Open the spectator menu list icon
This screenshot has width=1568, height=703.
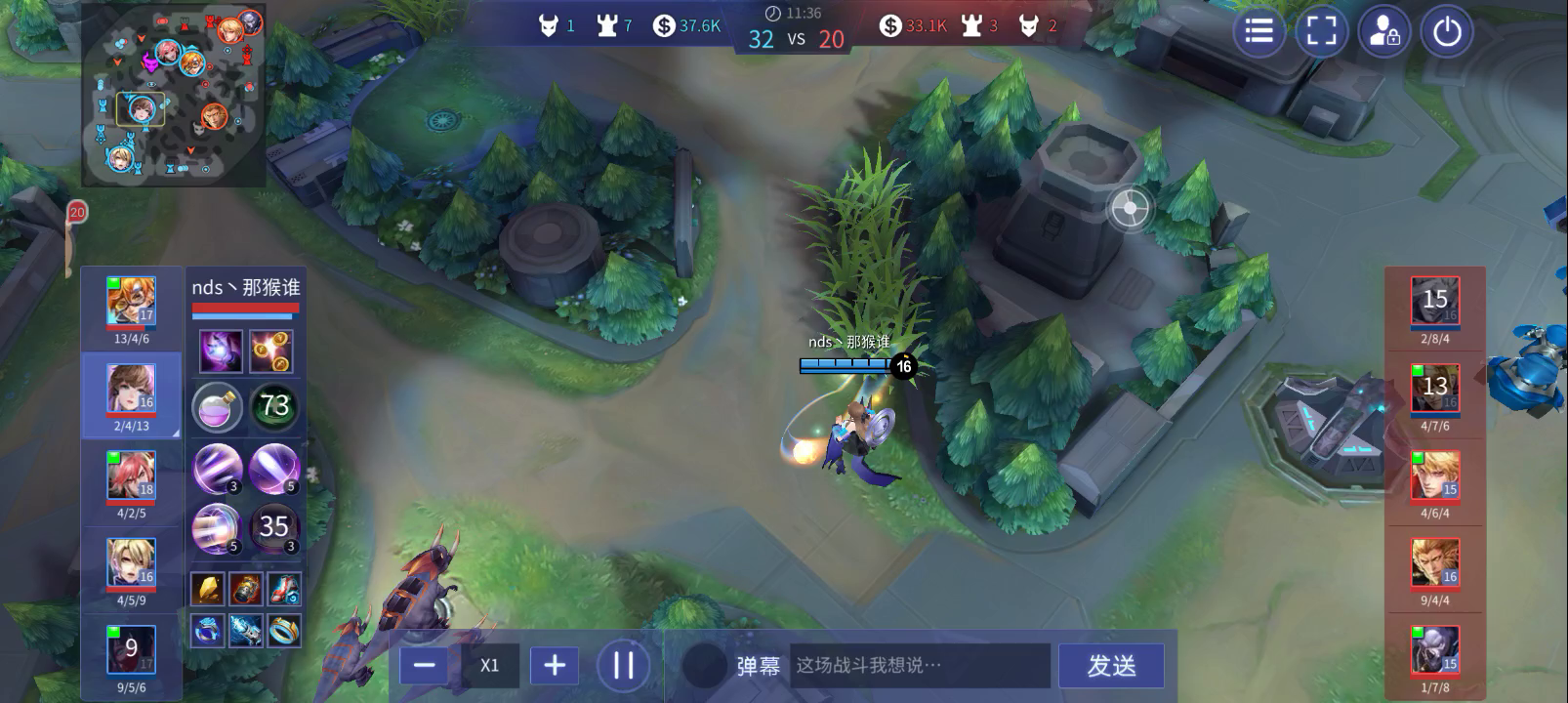[x=1258, y=31]
